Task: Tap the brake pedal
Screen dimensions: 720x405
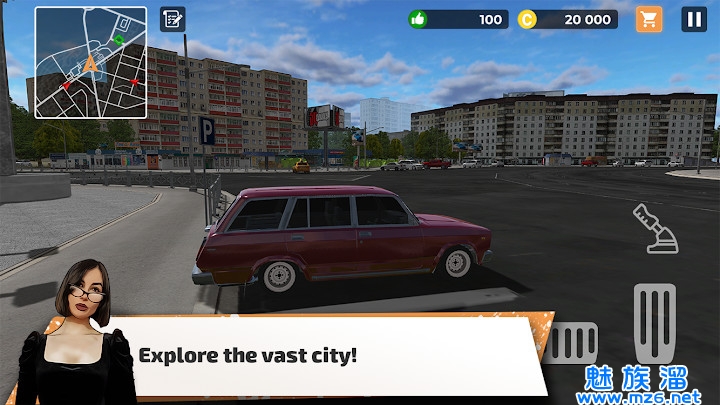Action: [574, 343]
